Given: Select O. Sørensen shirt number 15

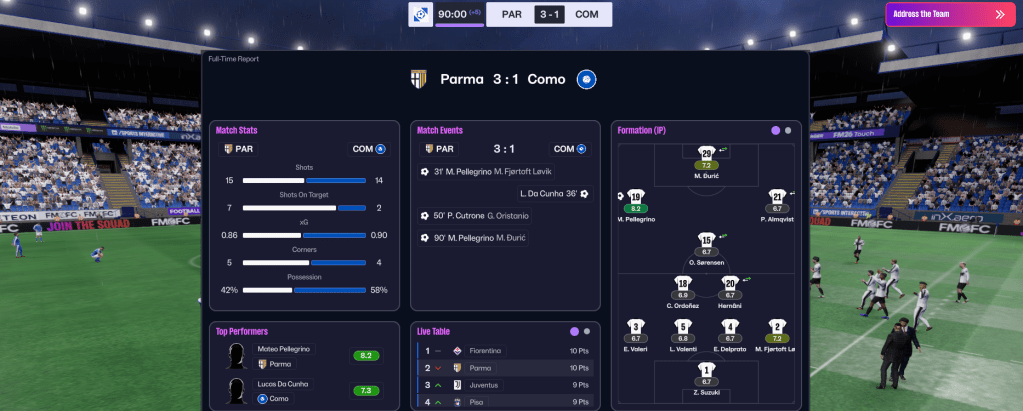Looking at the screenshot, I should pos(706,241).
